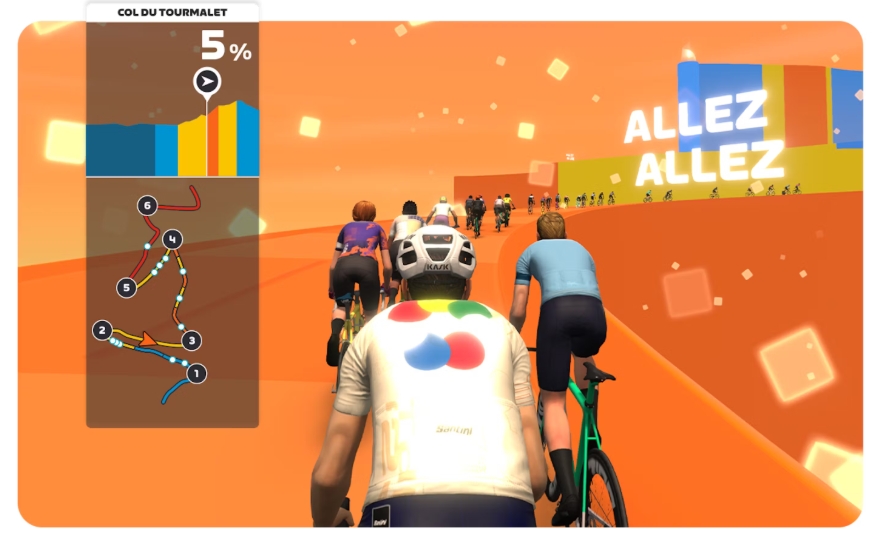This screenshot has width=887, height=543.
Task: Select route map marker 1
Action: click(196, 373)
